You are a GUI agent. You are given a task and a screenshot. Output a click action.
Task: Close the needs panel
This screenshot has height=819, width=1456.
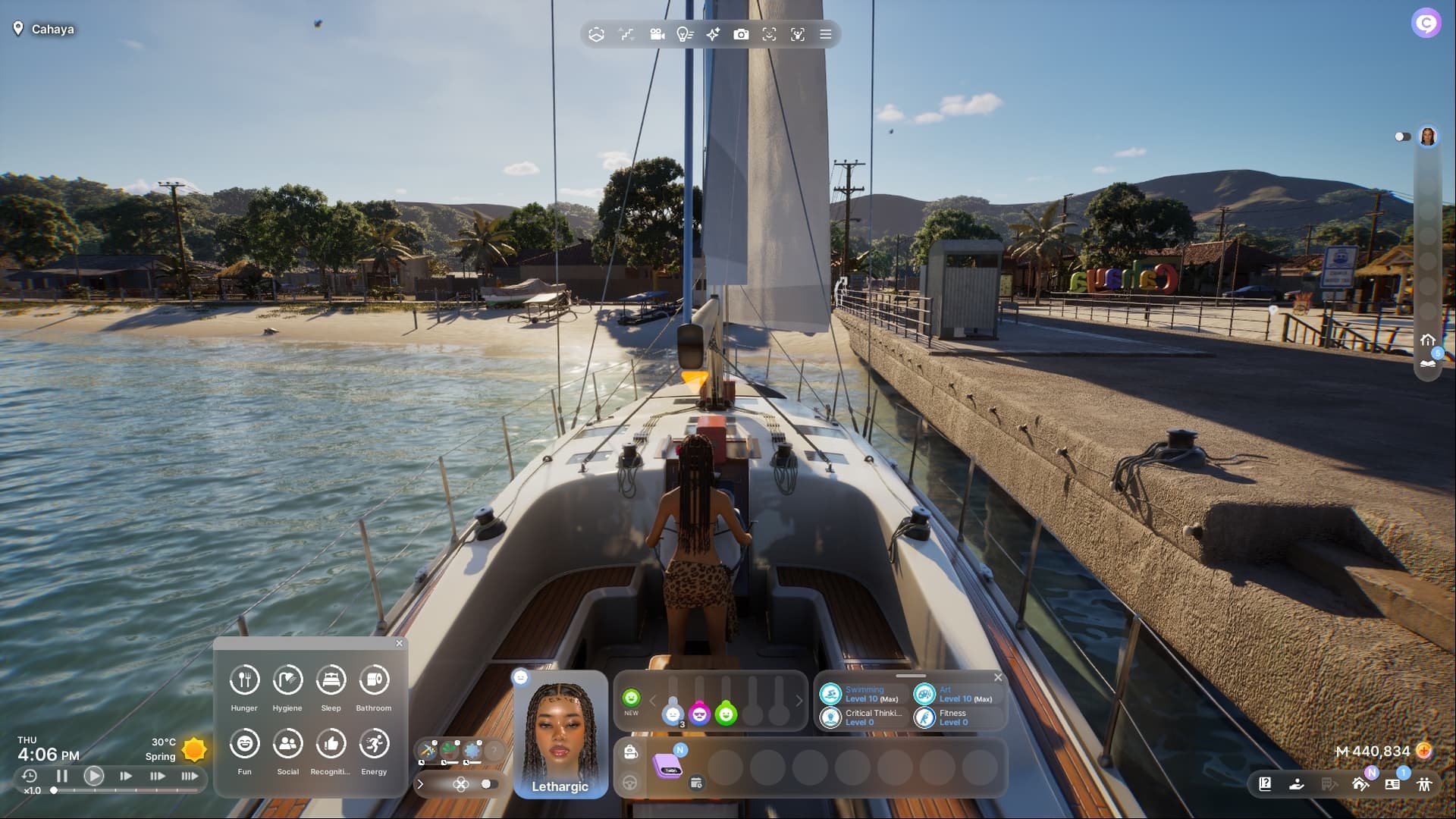pos(400,644)
